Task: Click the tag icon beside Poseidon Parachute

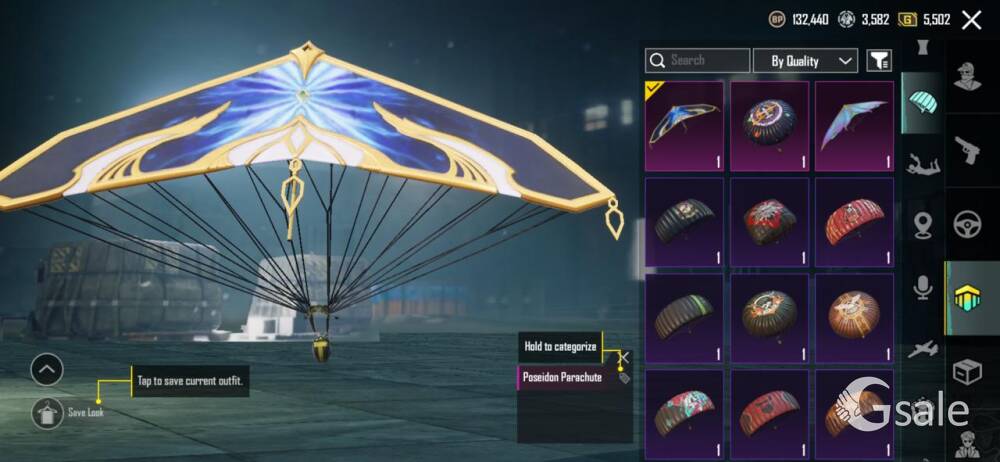Action: tap(624, 379)
